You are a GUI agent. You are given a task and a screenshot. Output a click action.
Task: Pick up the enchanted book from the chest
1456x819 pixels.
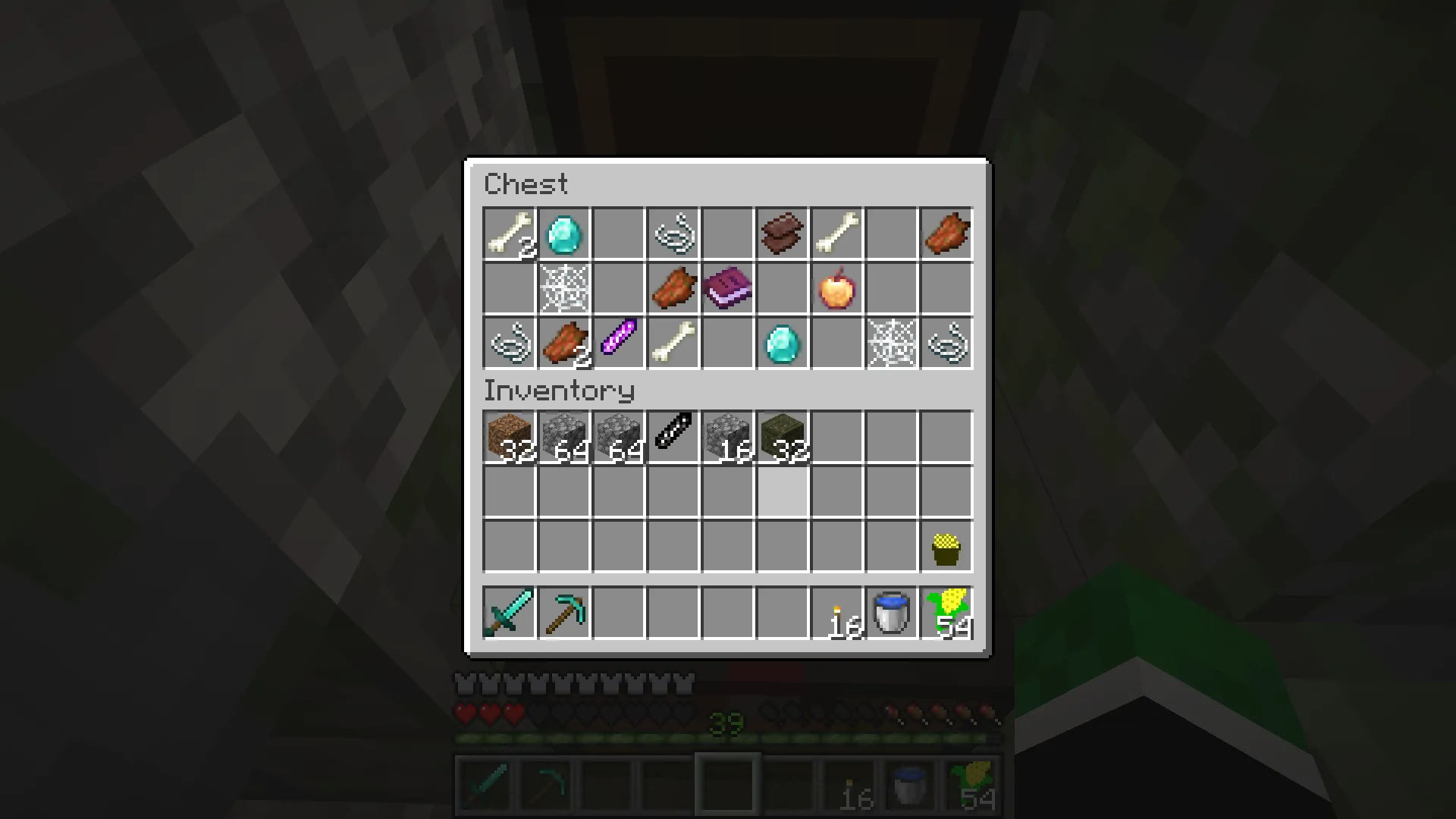point(727,287)
